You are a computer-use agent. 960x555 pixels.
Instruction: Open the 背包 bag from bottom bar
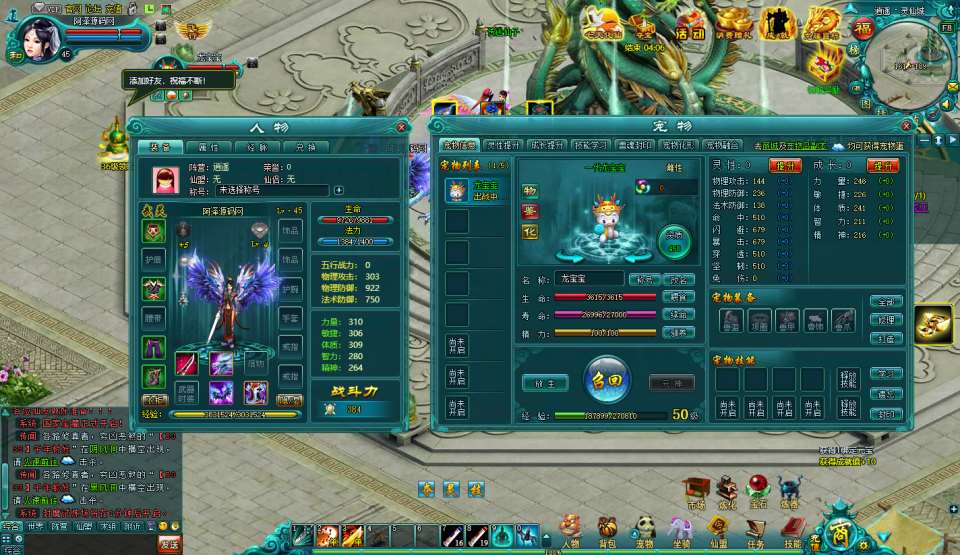tap(607, 529)
